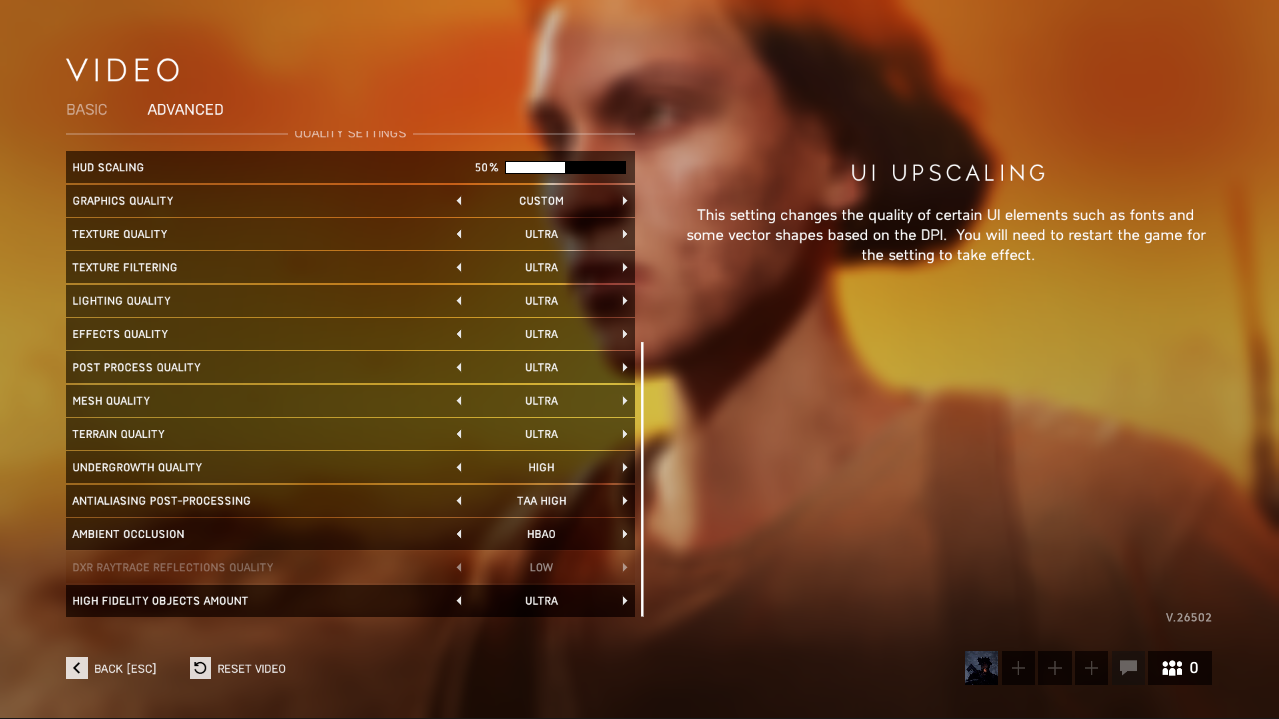Screen dimensions: 1279x719
Task: Click the player avatar thumbnail
Action: tap(981, 668)
